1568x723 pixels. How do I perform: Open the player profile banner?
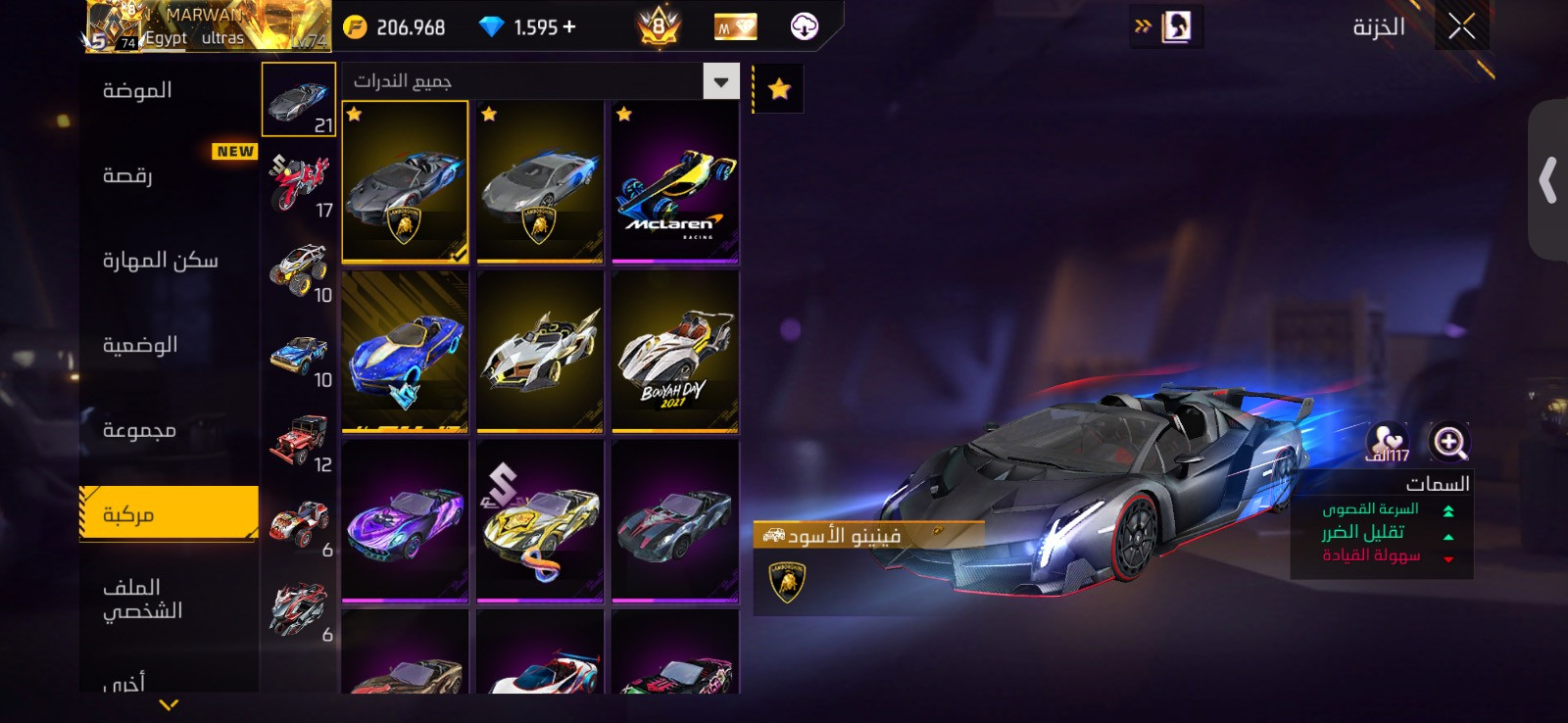click(208, 26)
